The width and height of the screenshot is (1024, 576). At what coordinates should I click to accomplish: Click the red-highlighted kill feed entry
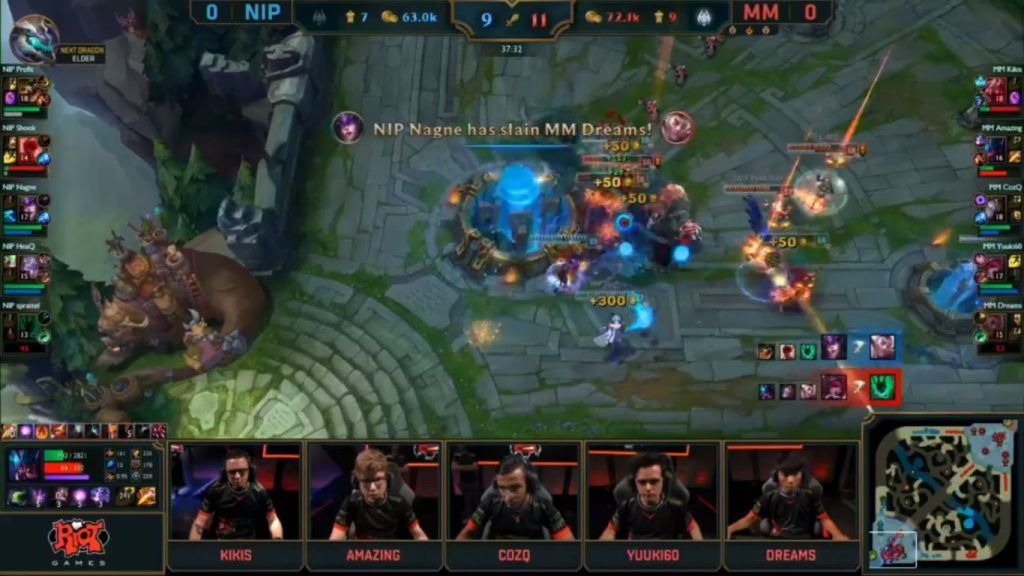tap(829, 386)
